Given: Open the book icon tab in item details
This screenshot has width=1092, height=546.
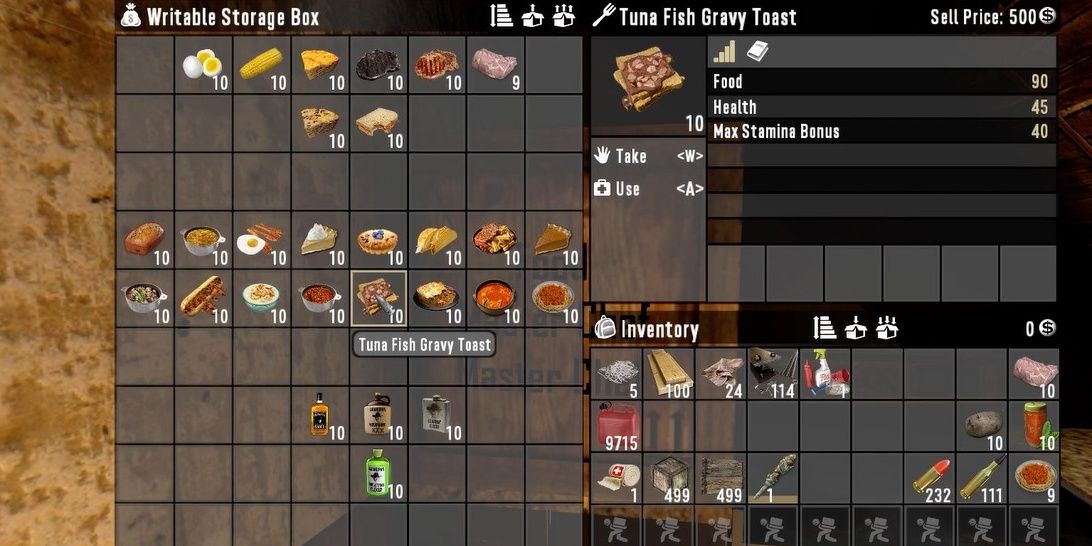Looking at the screenshot, I should [758, 52].
